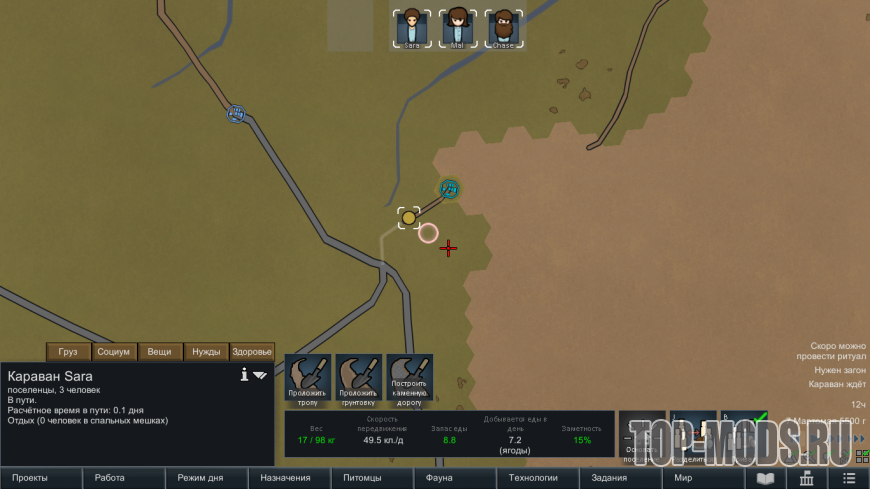Switch to the Социум tab
Viewport: 870px width, 489px height.
[114, 352]
